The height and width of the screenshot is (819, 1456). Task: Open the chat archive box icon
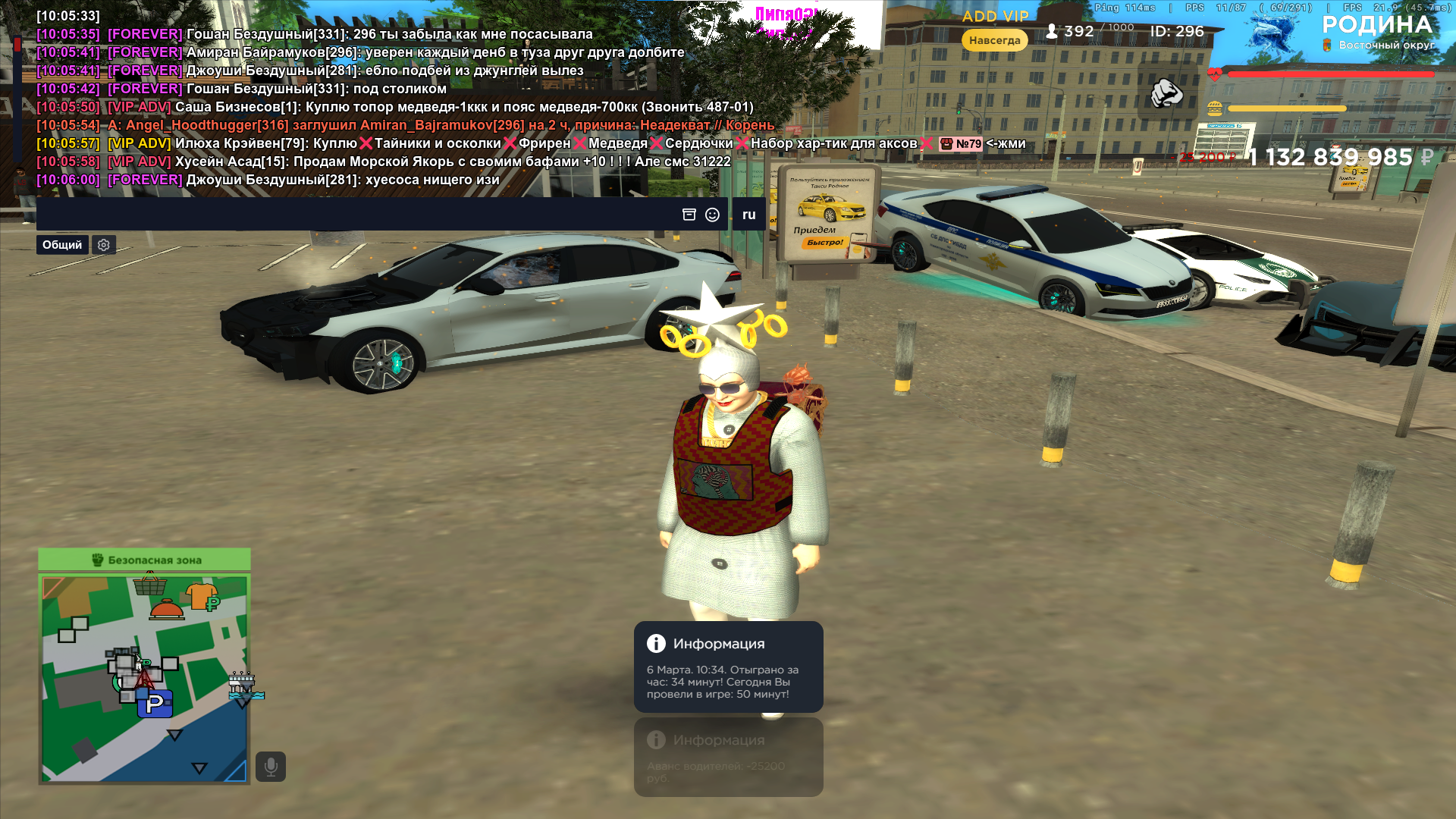tap(689, 215)
